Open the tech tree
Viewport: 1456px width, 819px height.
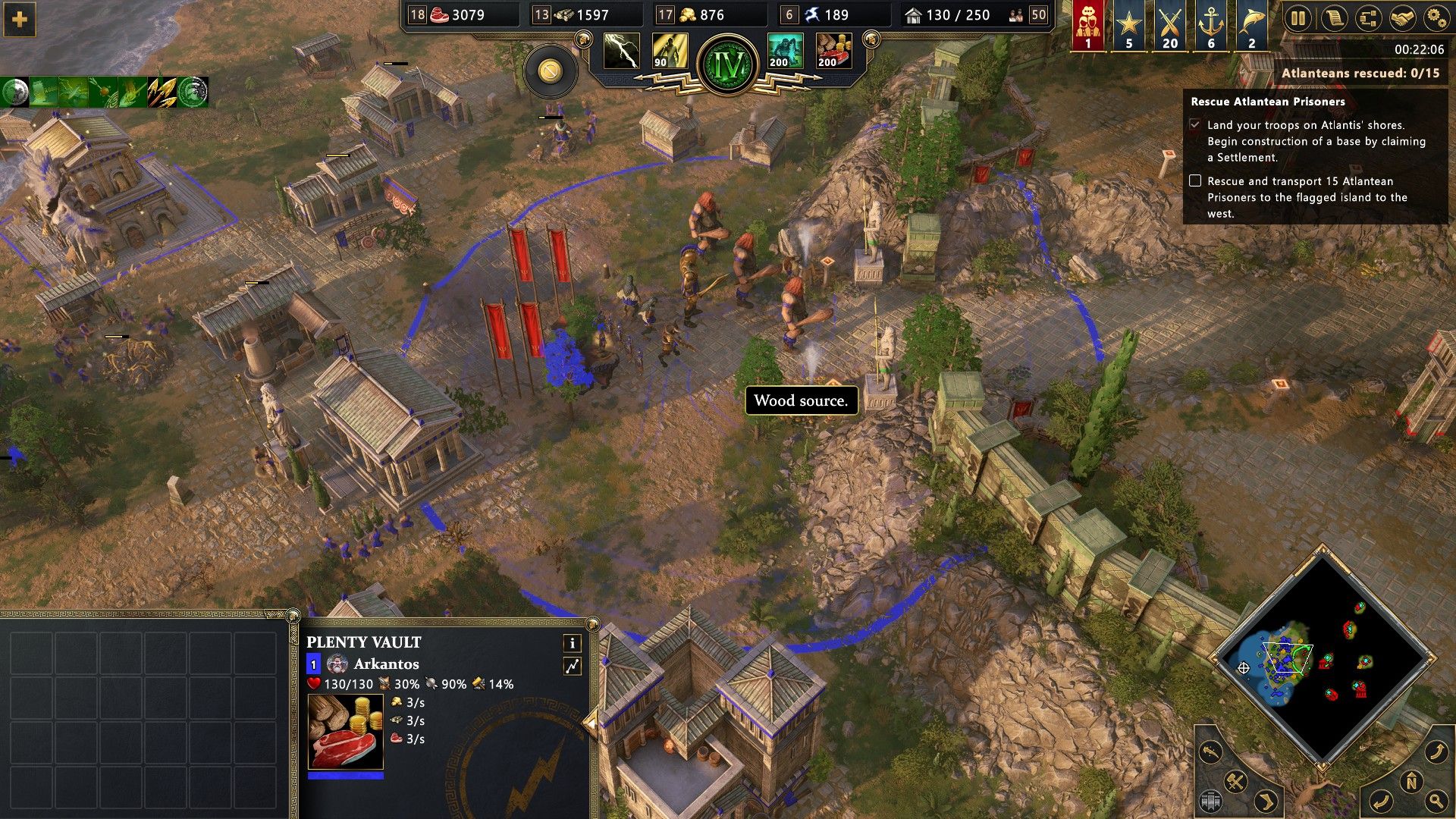[x=1368, y=18]
